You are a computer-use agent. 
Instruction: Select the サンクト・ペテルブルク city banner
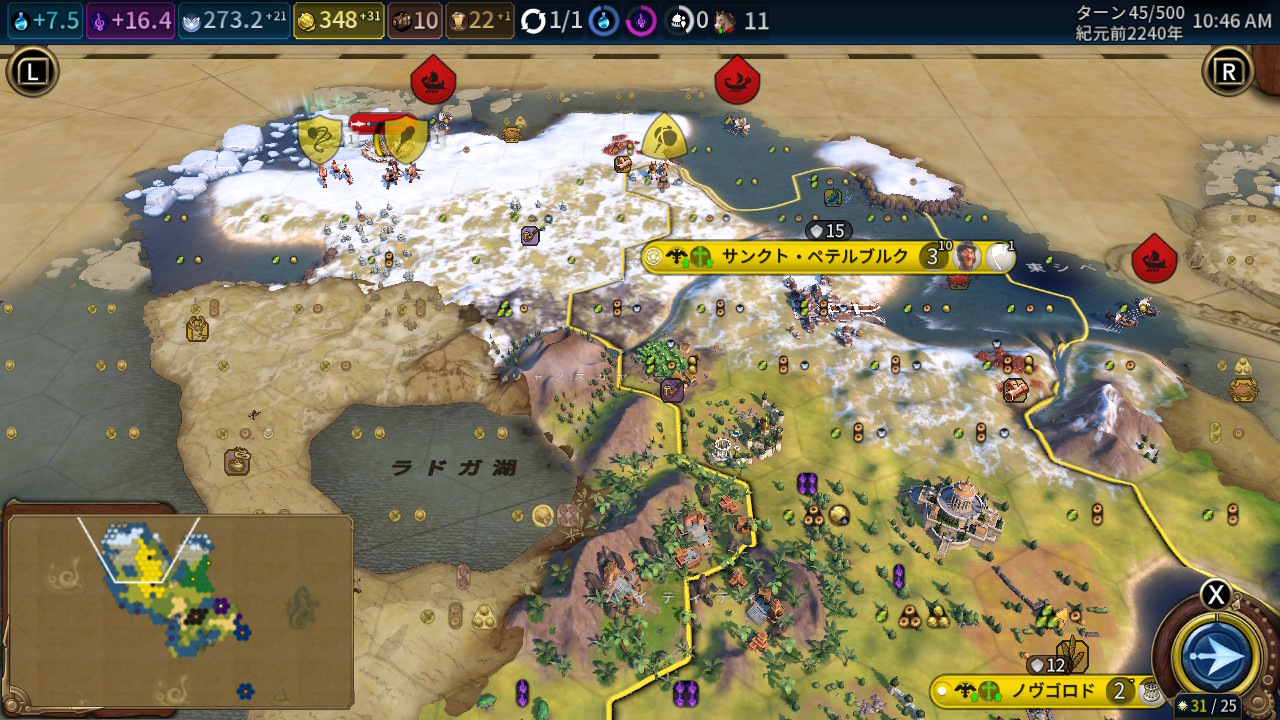815,257
